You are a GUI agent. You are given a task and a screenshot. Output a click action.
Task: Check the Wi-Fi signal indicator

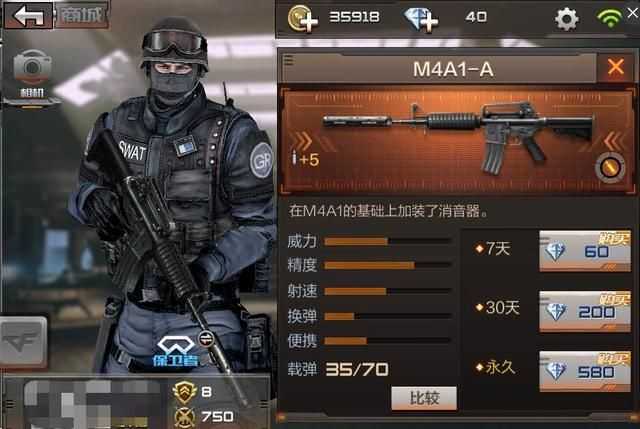pos(610,18)
